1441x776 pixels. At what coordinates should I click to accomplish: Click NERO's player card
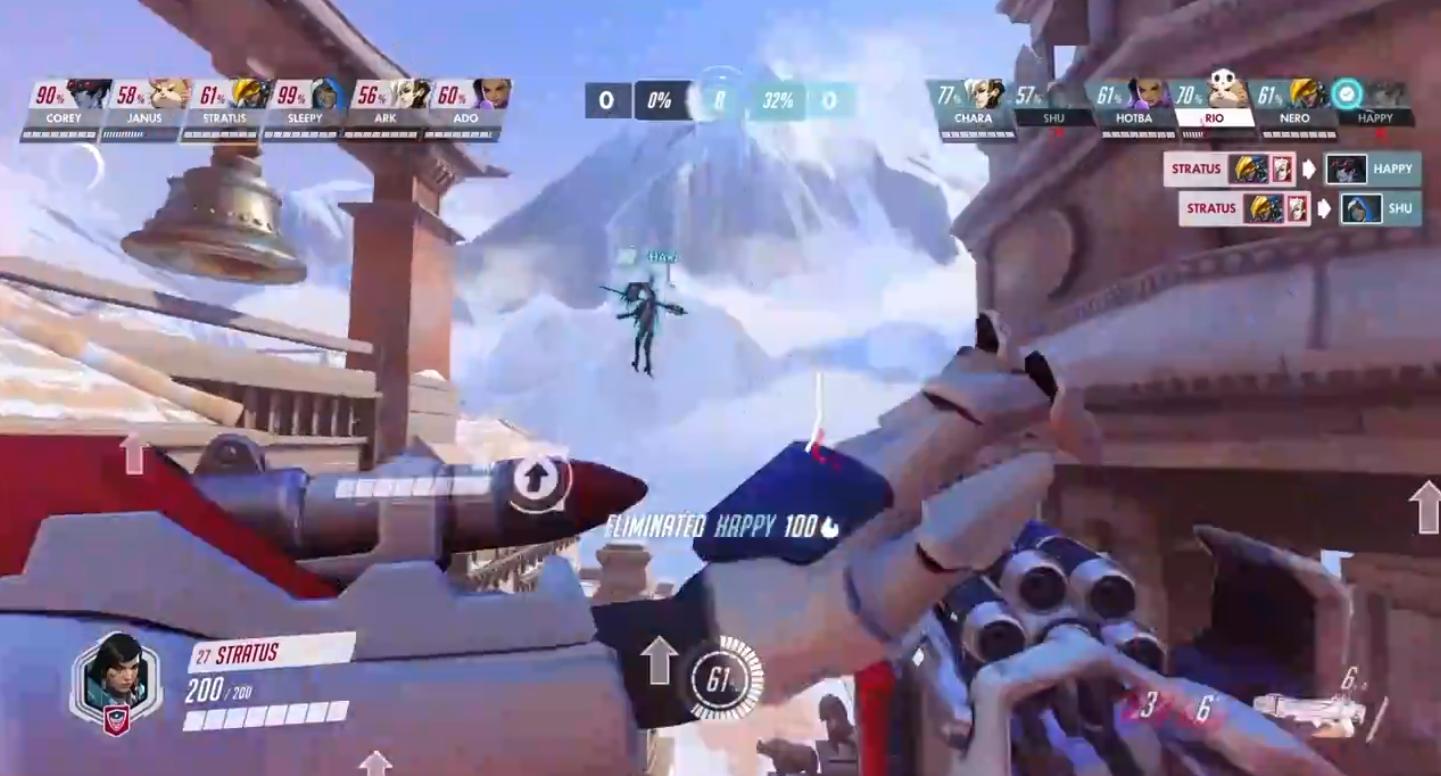pos(1293,108)
